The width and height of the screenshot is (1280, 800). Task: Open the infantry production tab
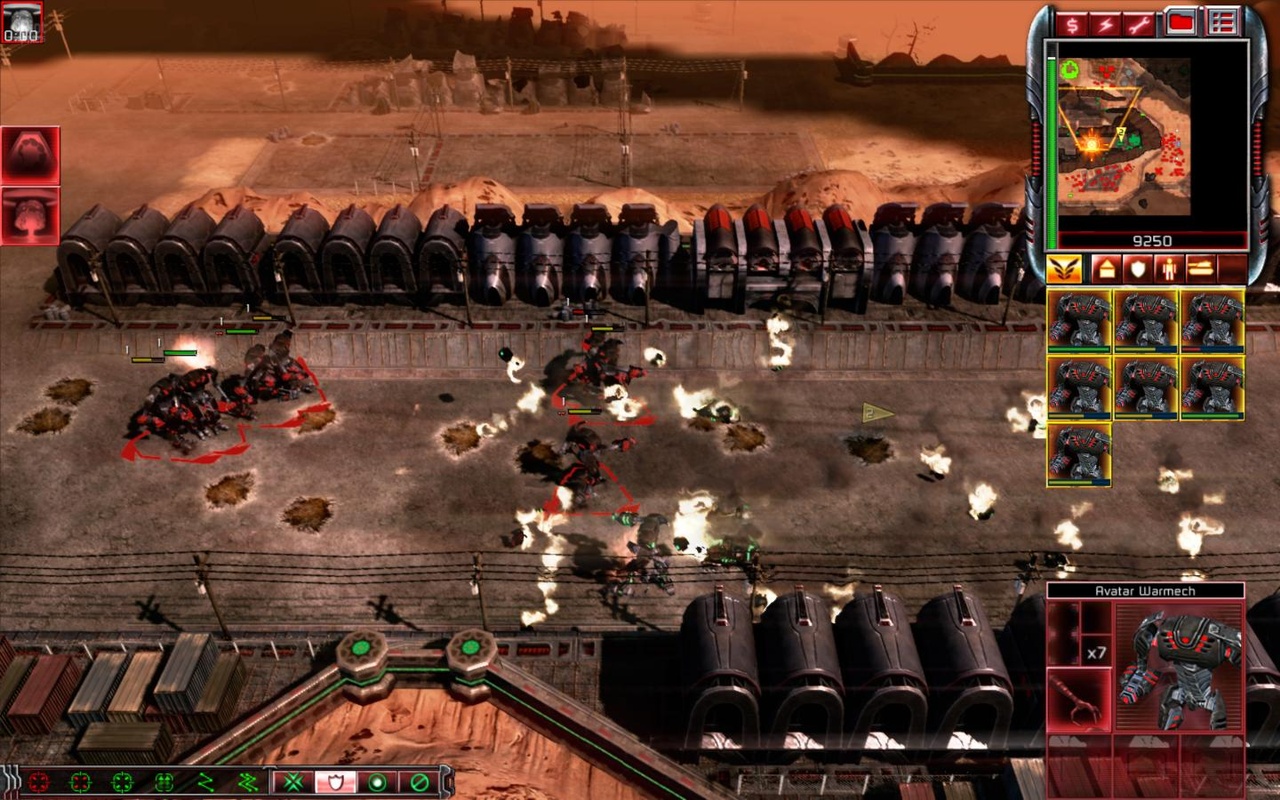tap(1169, 269)
